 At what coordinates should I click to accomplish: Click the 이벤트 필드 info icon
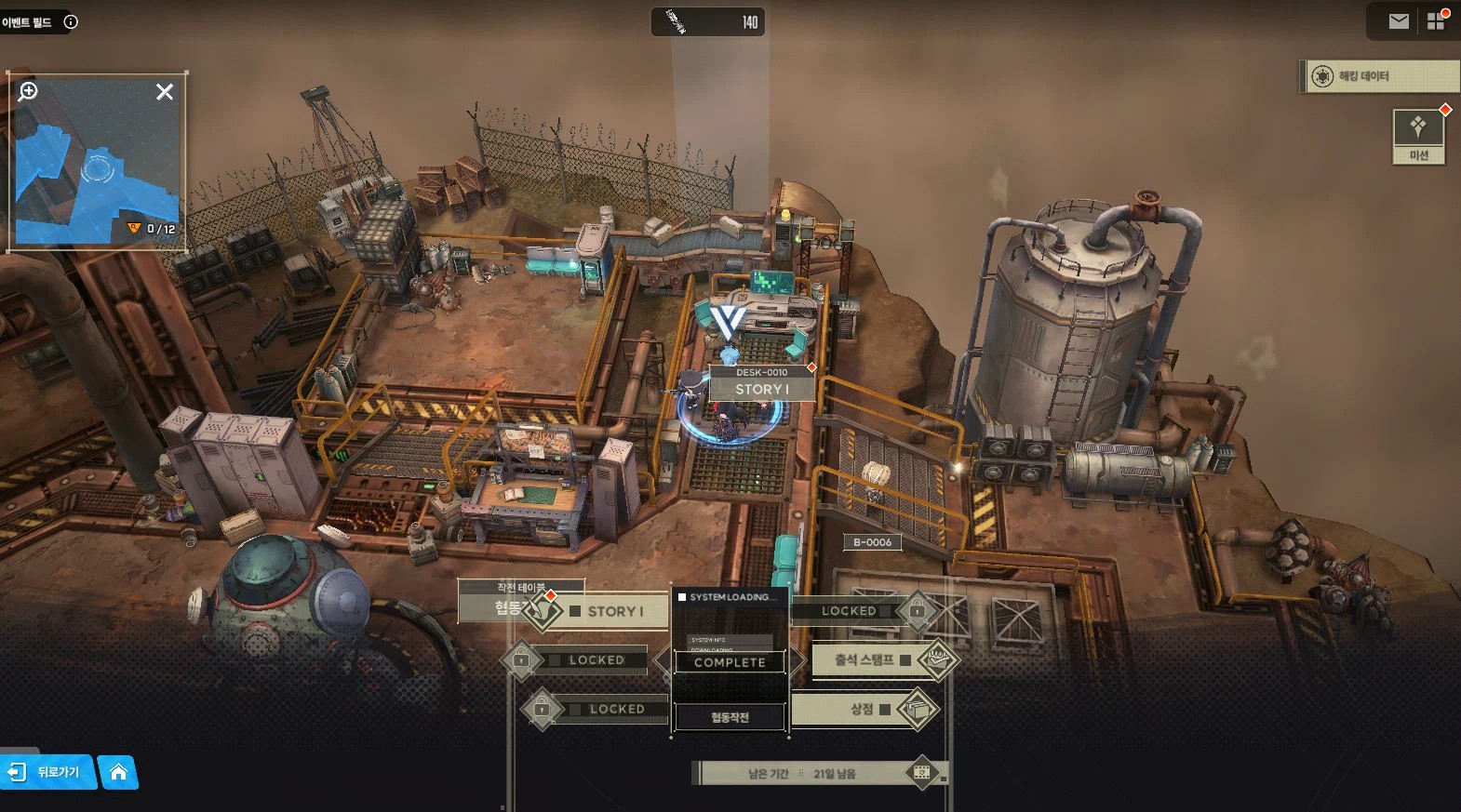(71, 21)
